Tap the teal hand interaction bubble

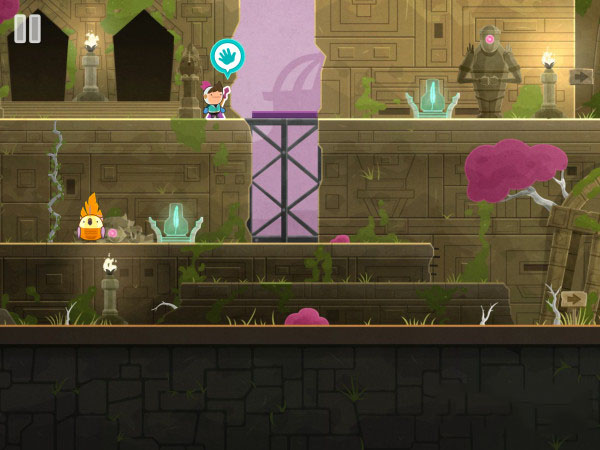click(227, 55)
